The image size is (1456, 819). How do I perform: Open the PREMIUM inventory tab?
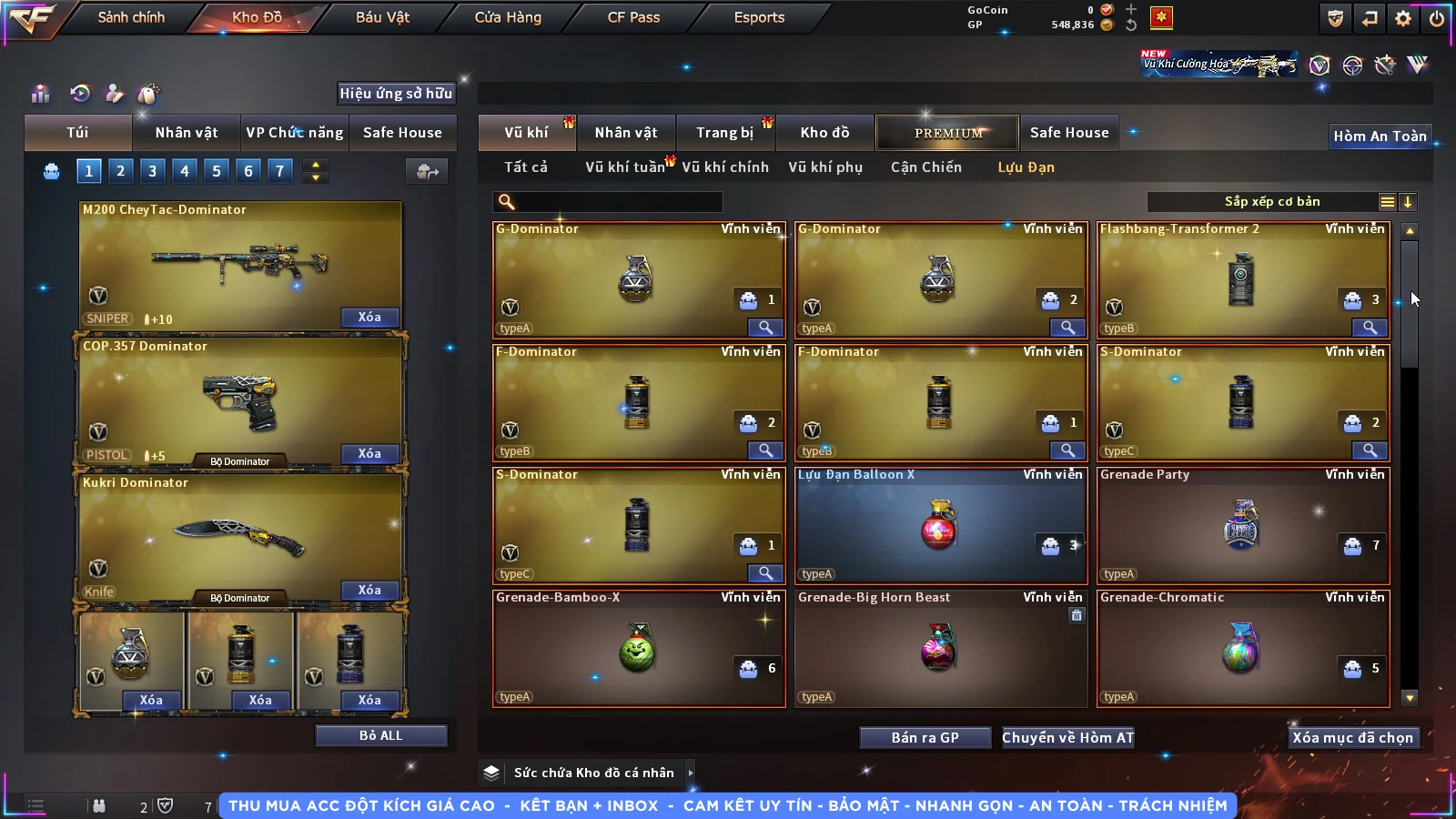click(948, 133)
